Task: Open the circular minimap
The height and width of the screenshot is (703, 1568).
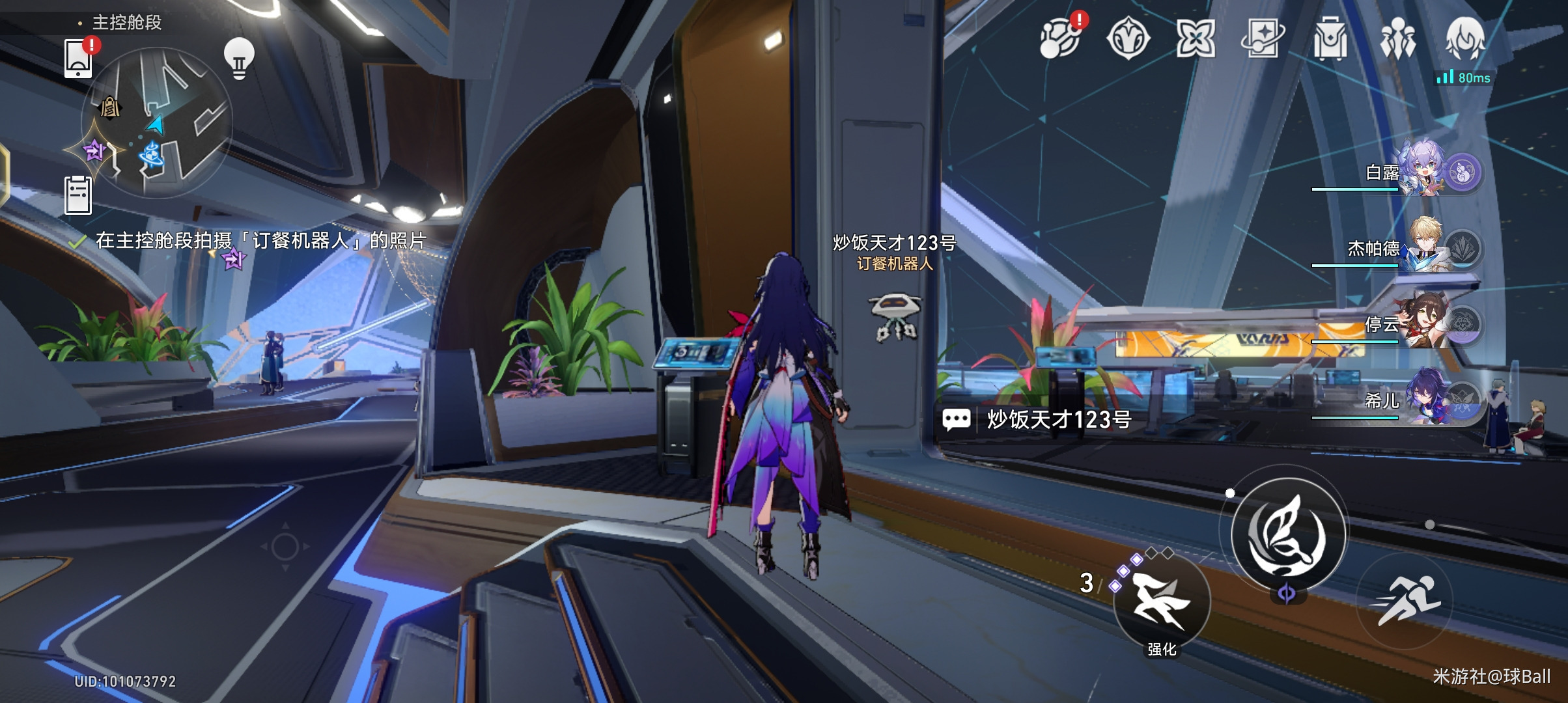Action: 156,124
